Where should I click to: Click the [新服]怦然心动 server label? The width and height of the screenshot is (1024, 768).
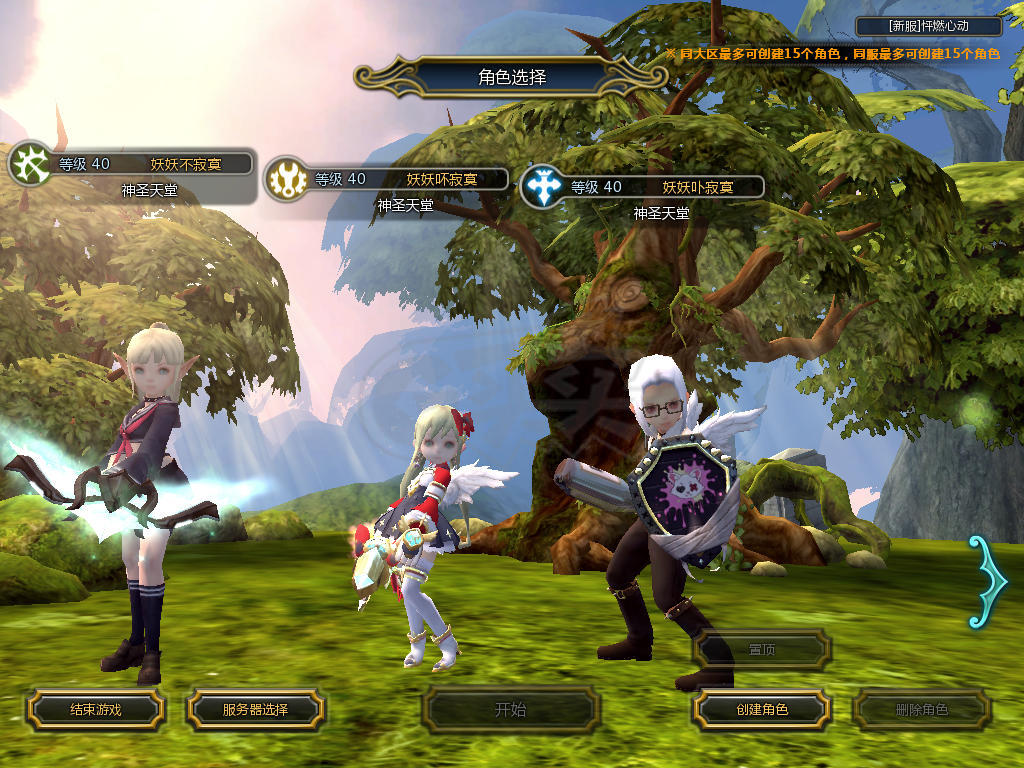[x=929, y=27]
